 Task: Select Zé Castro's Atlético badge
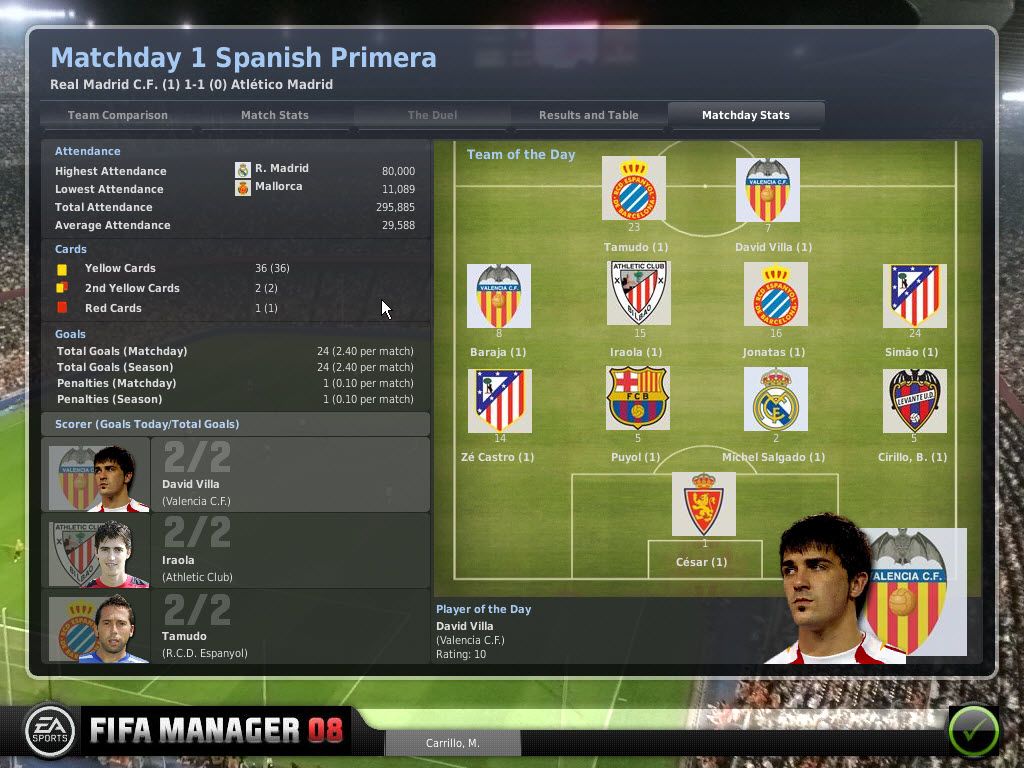500,400
